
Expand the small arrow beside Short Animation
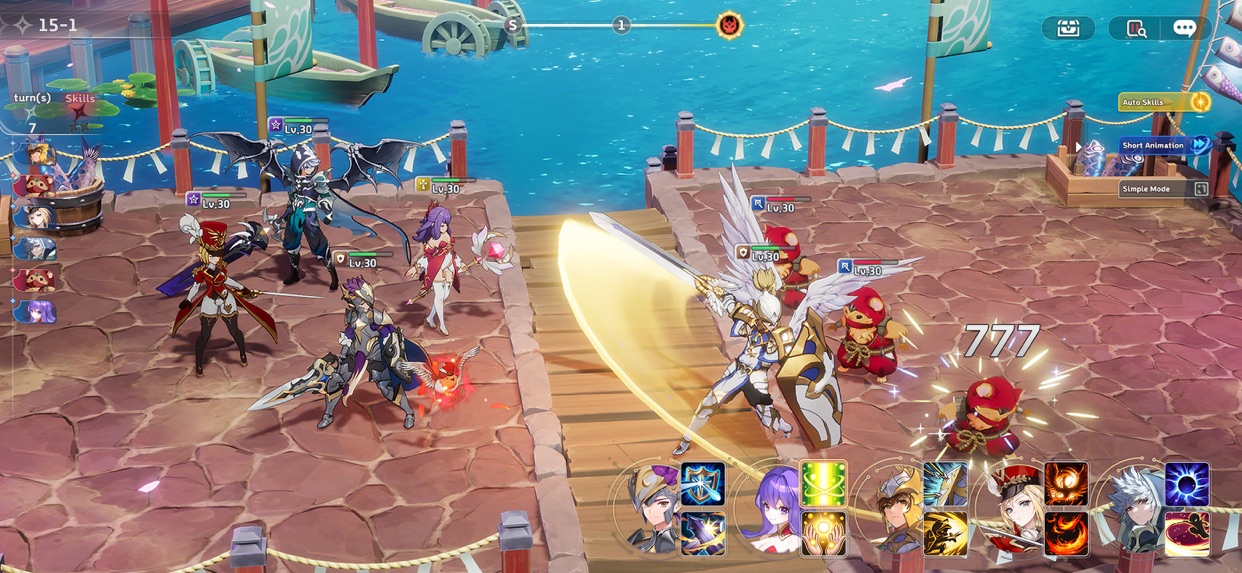pos(1078,146)
